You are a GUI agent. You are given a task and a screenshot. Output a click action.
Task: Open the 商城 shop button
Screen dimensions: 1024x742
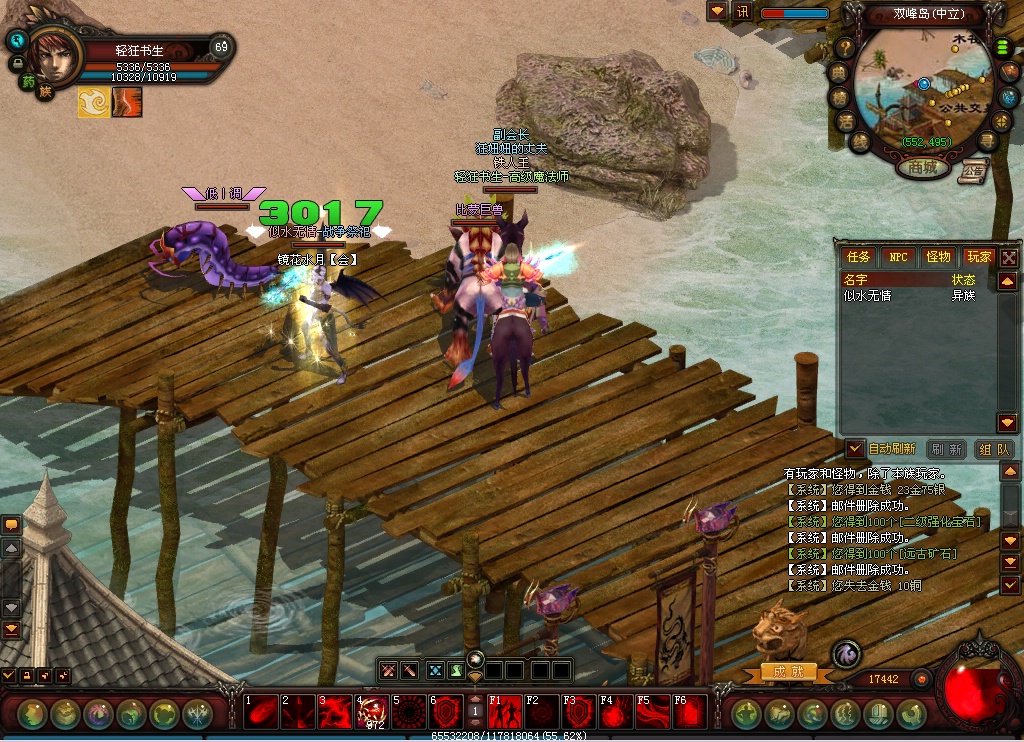click(922, 168)
